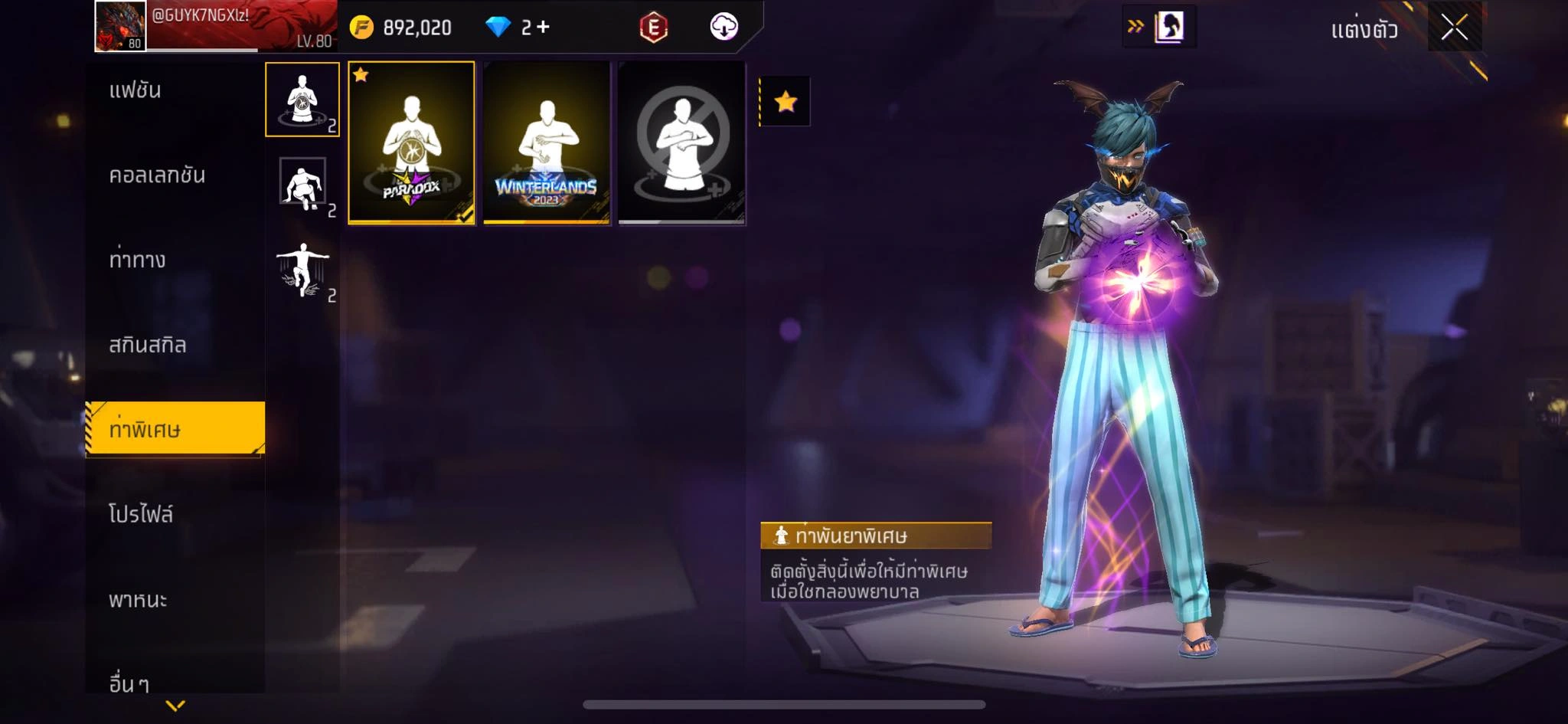The image size is (1568, 724).
Task: Choose the อื่นๆ category
Action: (129, 681)
